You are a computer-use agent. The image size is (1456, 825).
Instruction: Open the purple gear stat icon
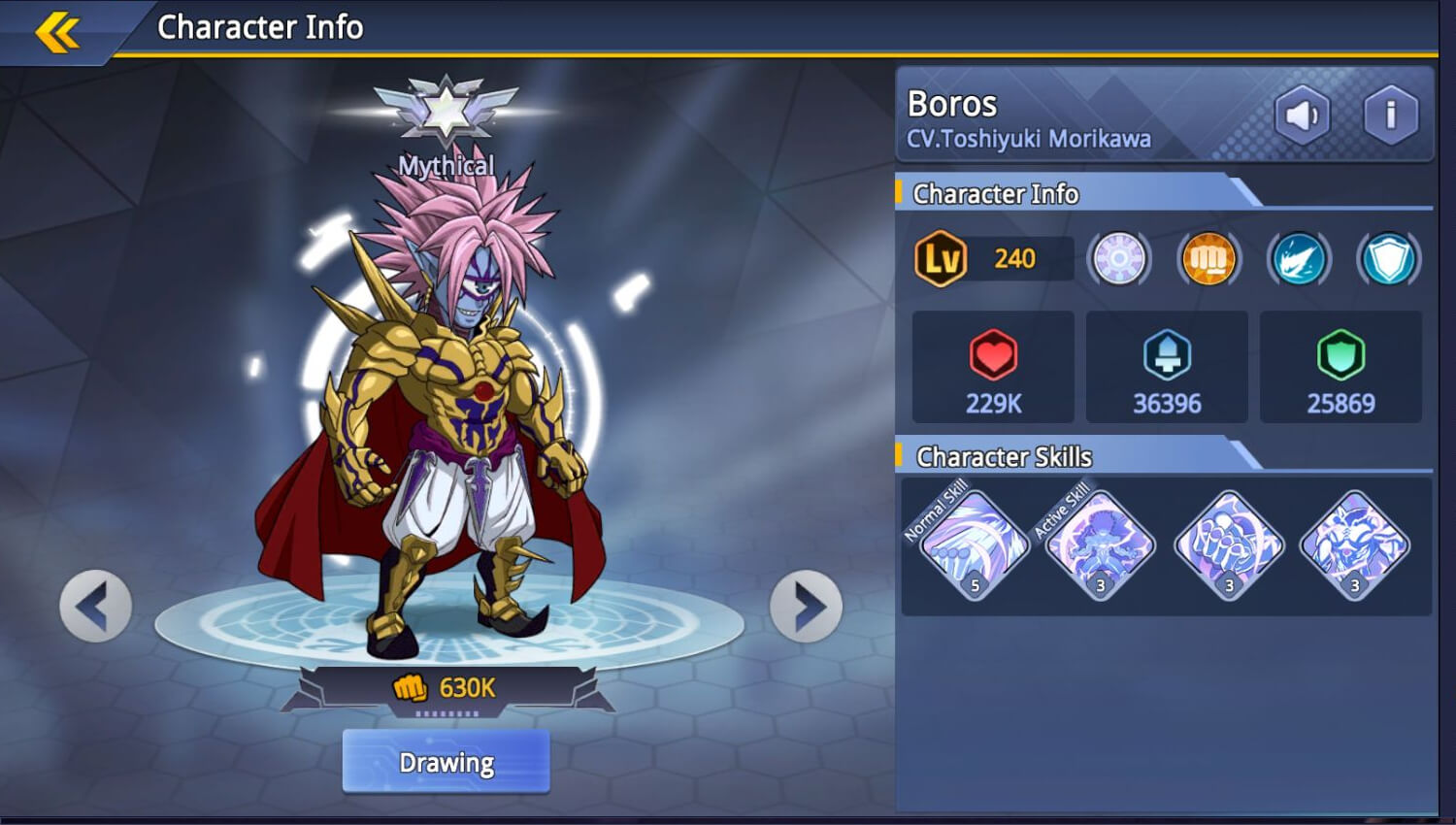point(1117,258)
